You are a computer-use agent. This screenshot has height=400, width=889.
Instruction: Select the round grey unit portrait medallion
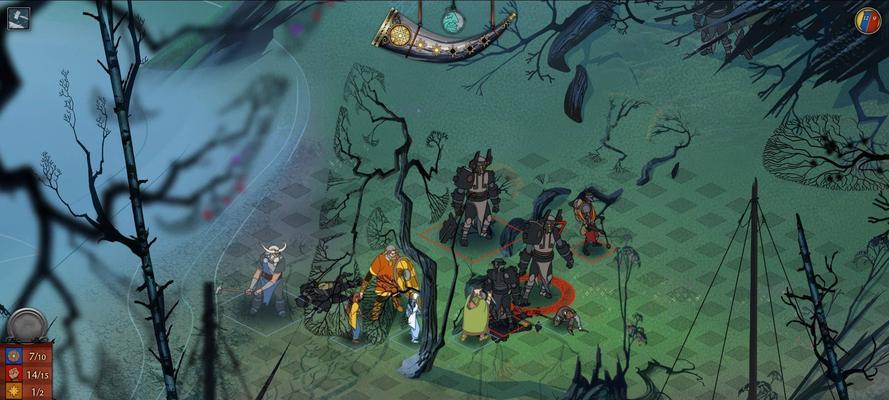tap(26, 326)
